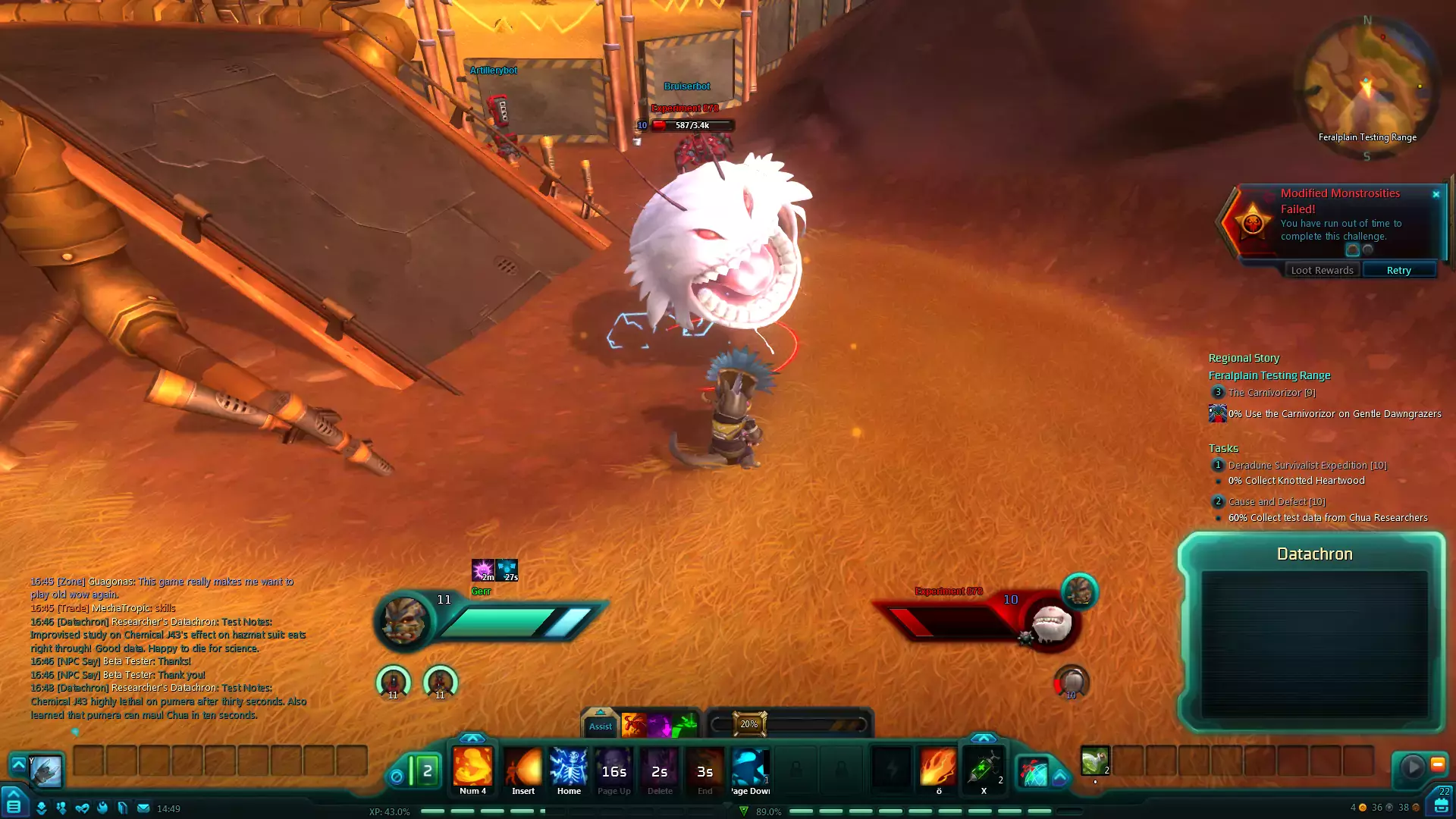
Task: Click the Assist pet stance button
Action: pyautogui.click(x=600, y=726)
